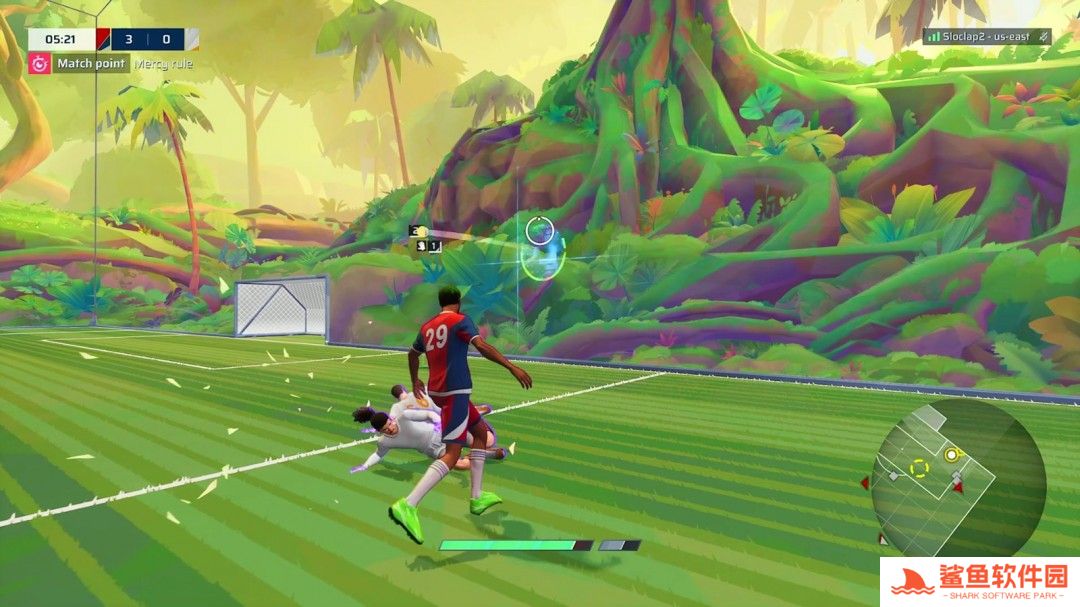1080x607 pixels.
Task: Toggle the muted microphone icon
Action: pos(1043,36)
